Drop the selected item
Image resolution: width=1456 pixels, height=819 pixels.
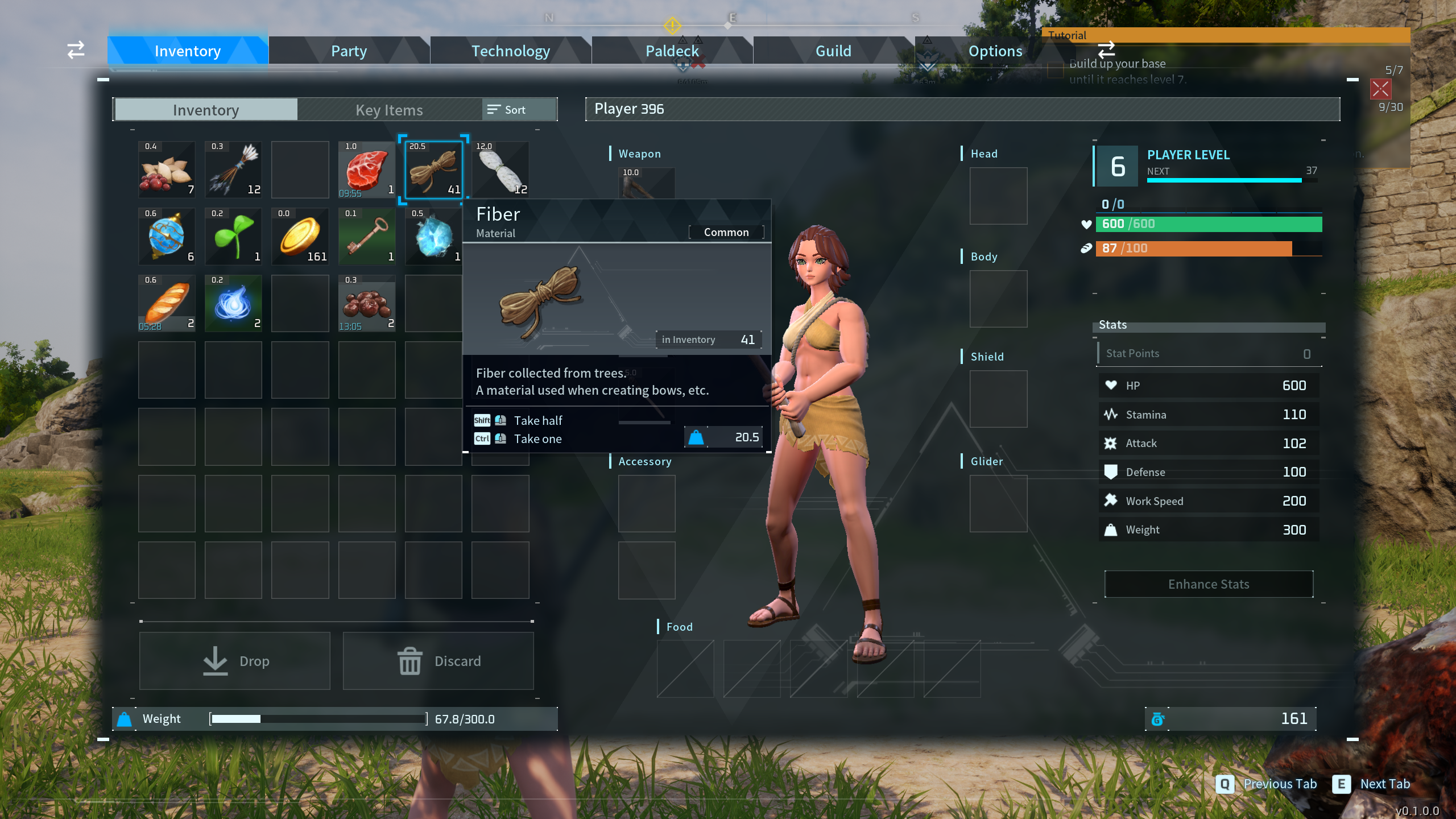tap(234, 661)
